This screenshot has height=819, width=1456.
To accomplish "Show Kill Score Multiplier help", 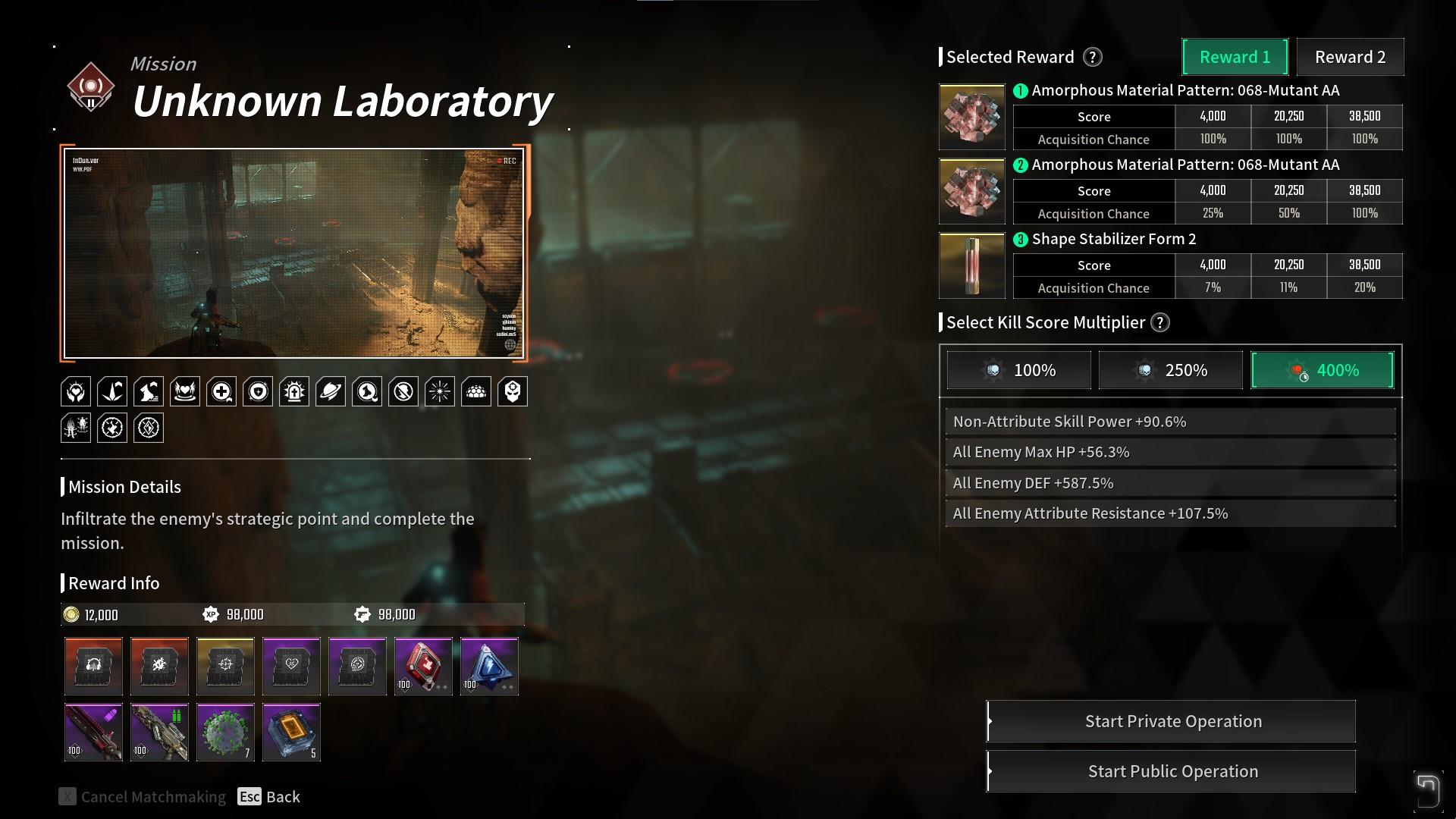I will click(1159, 322).
